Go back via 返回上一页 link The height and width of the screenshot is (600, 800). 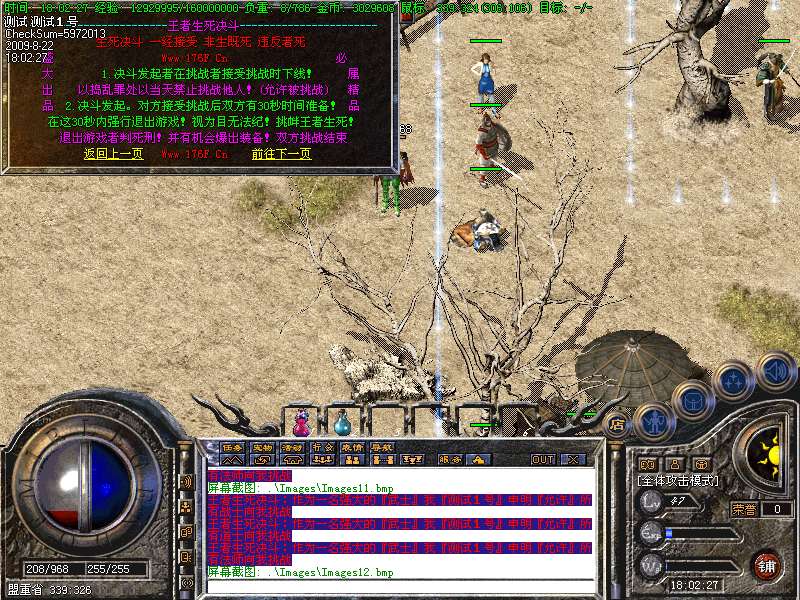(113, 154)
